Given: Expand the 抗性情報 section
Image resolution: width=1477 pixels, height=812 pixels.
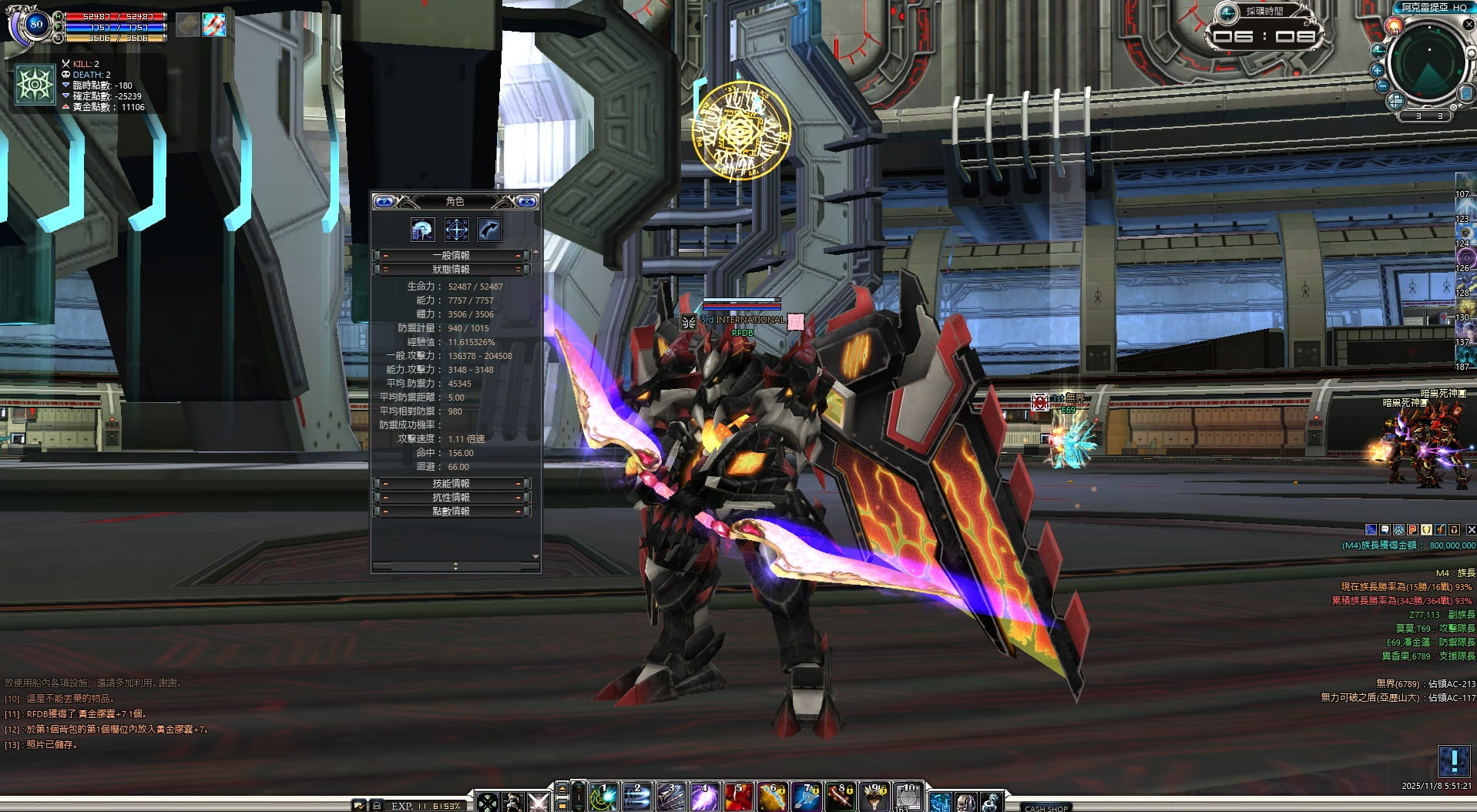Looking at the screenshot, I should (x=451, y=497).
